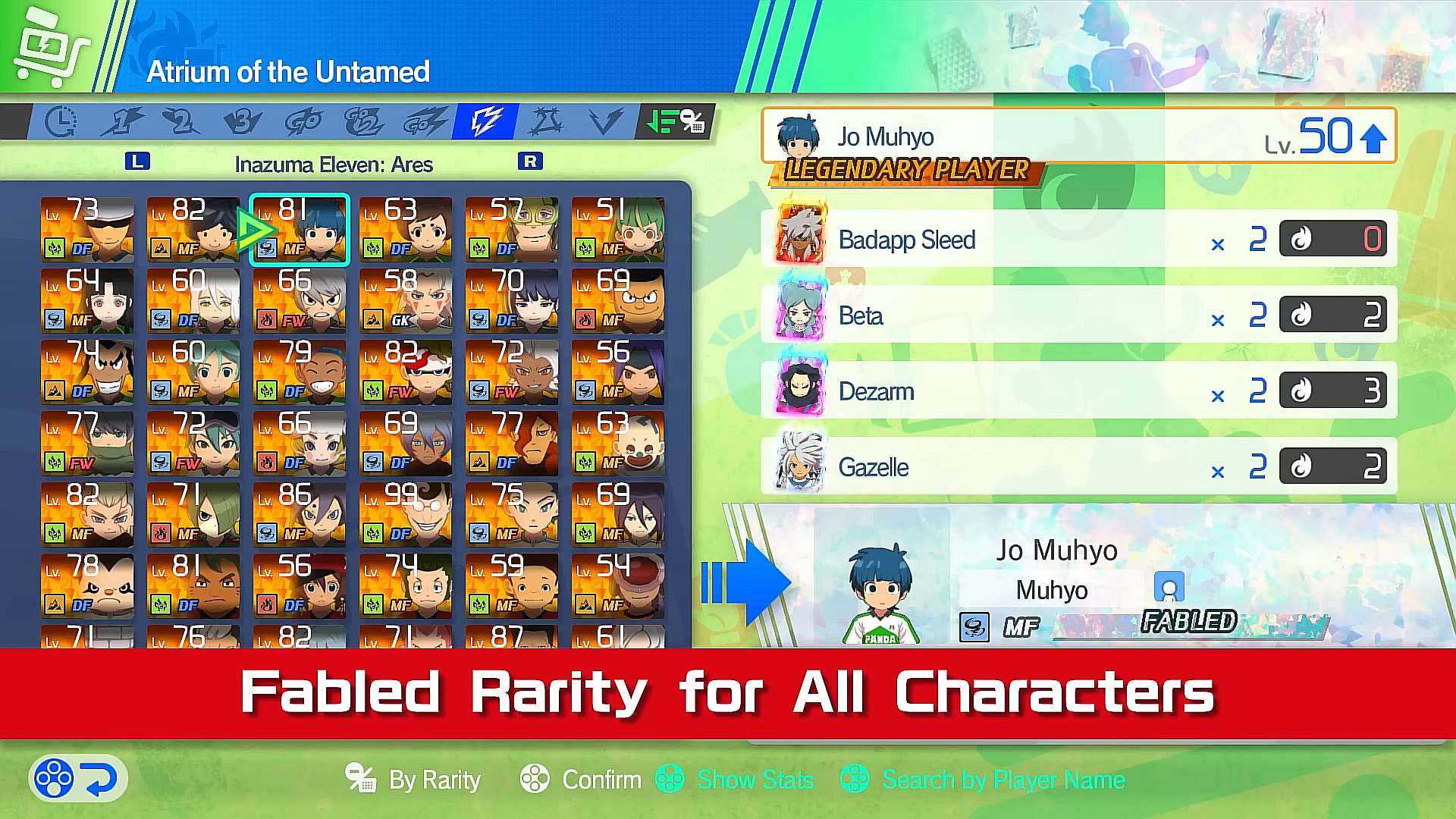1456x819 pixels.
Task: Select the level 99 DF player tile
Action: [x=406, y=514]
